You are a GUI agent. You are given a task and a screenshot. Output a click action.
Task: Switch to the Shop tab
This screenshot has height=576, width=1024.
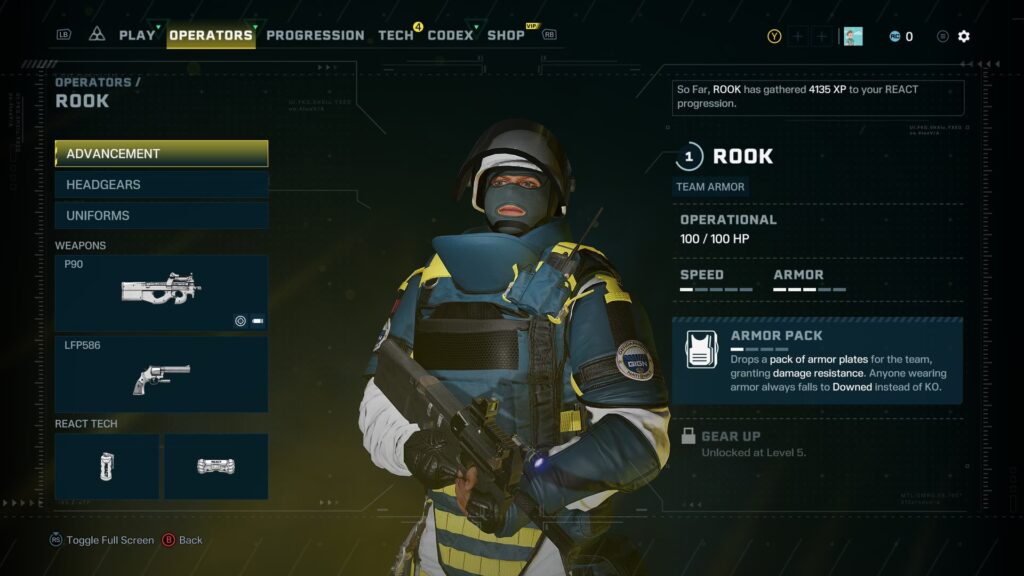tap(506, 35)
